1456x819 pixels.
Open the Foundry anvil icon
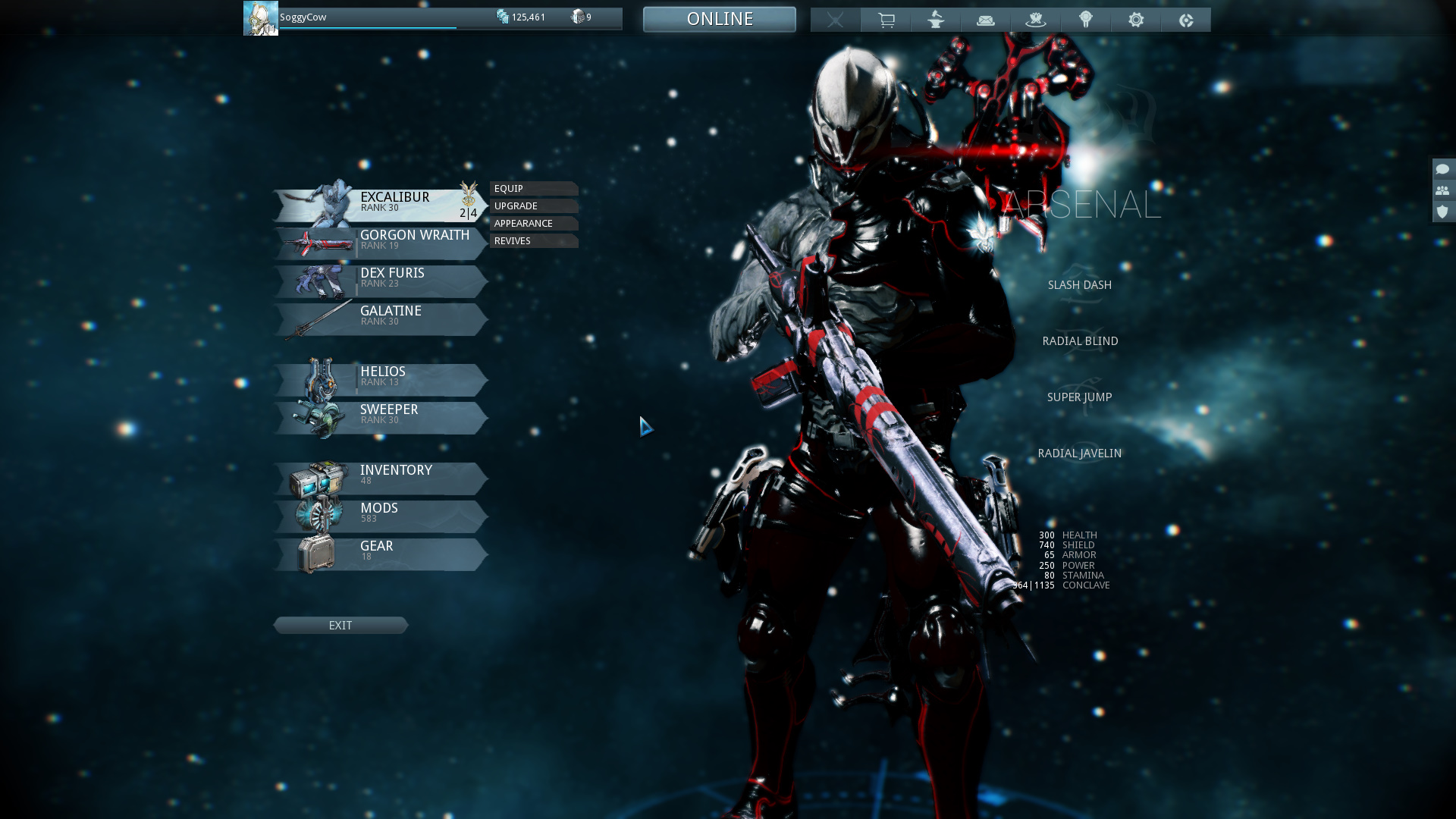pyautogui.click(x=936, y=20)
